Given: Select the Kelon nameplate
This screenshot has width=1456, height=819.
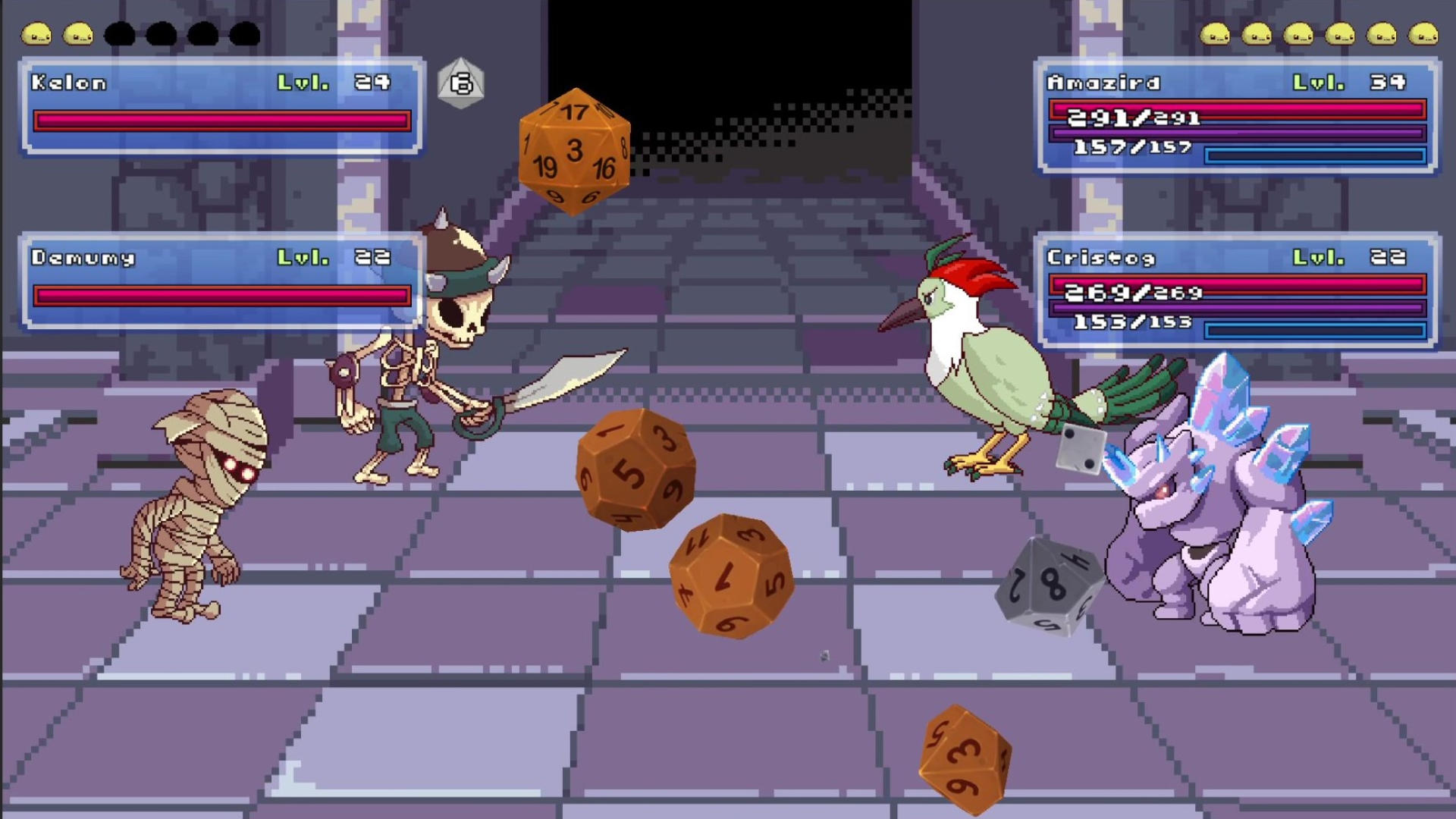Looking at the screenshot, I should coord(68,83).
